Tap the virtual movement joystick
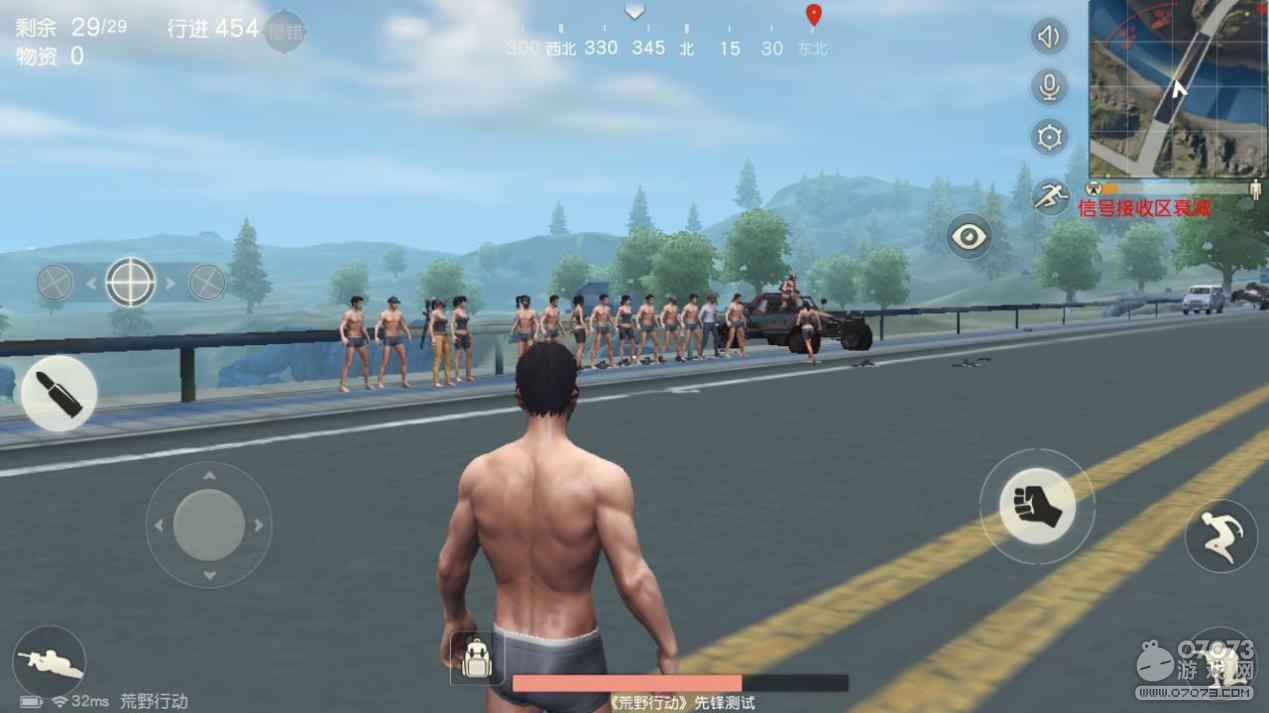 click(209, 525)
